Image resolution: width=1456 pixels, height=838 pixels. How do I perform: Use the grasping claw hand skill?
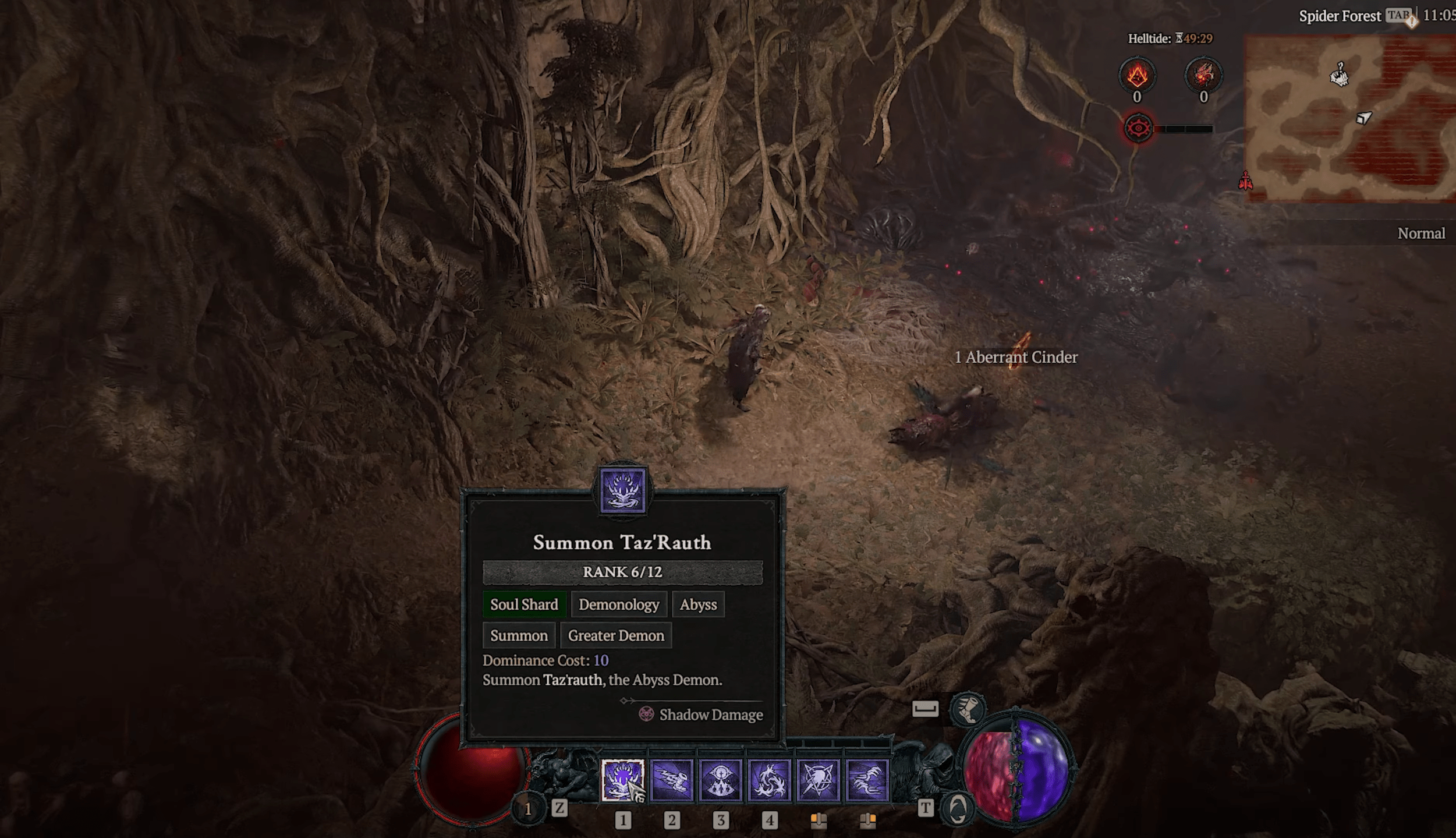867,780
